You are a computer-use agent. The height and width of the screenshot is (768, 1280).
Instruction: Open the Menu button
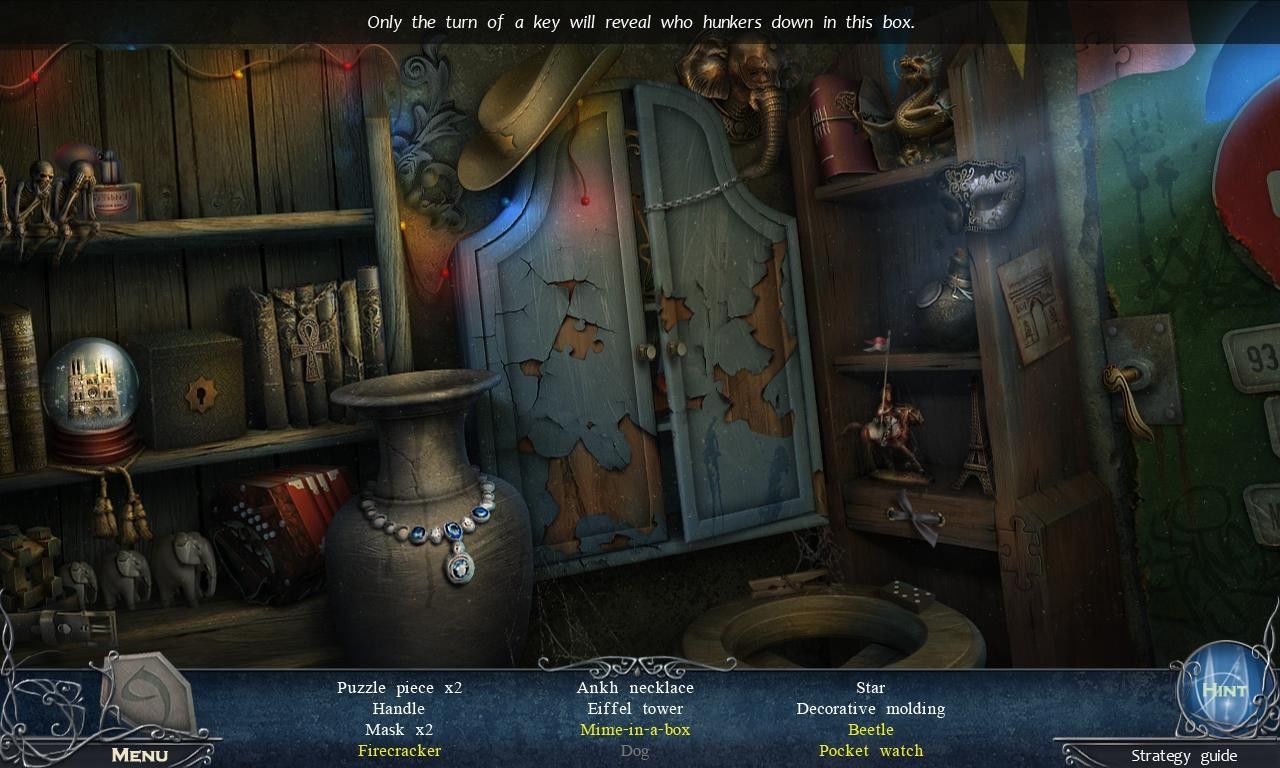[139, 755]
